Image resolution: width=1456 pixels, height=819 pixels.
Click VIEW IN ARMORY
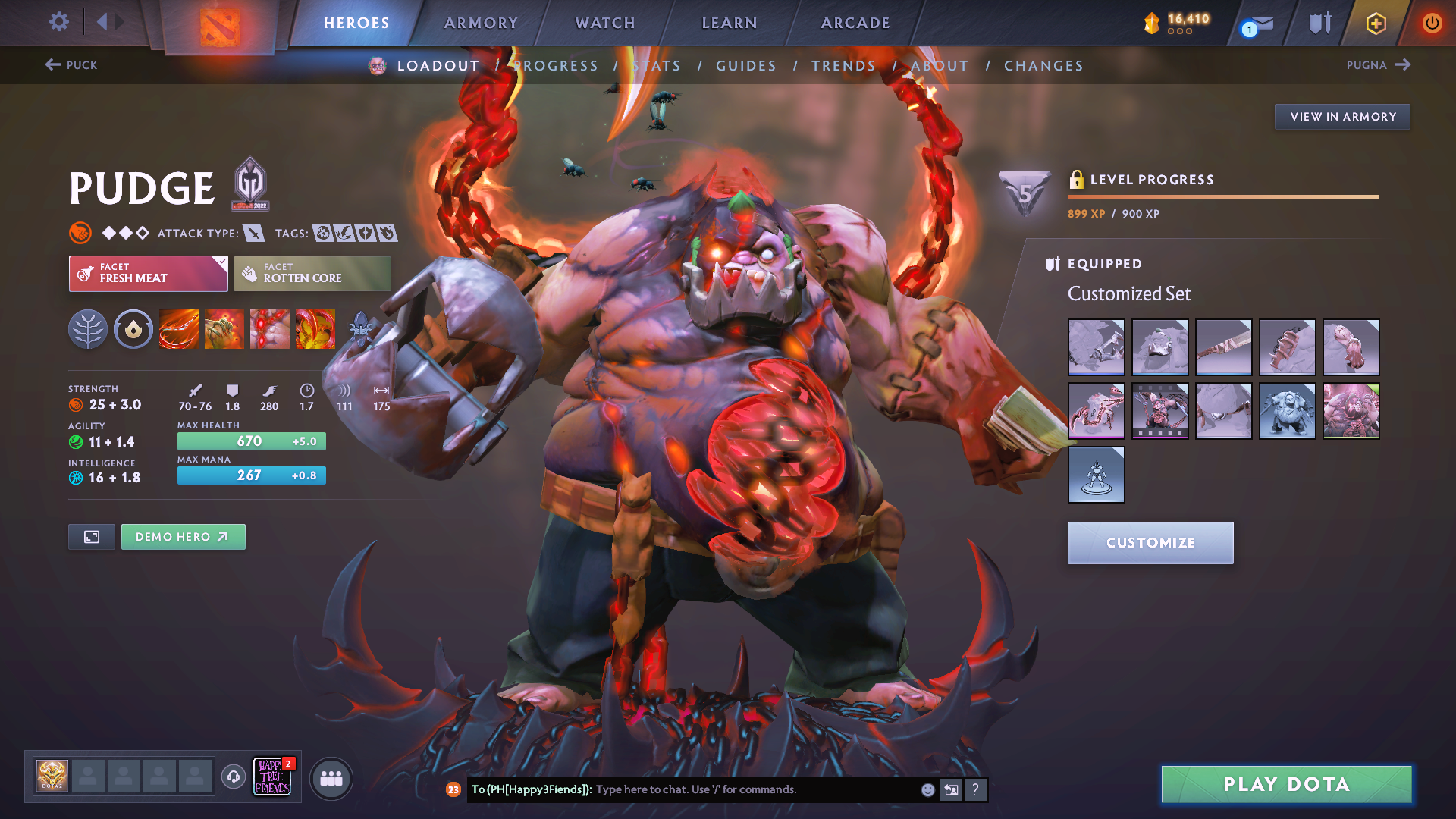tap(1341, 116)
